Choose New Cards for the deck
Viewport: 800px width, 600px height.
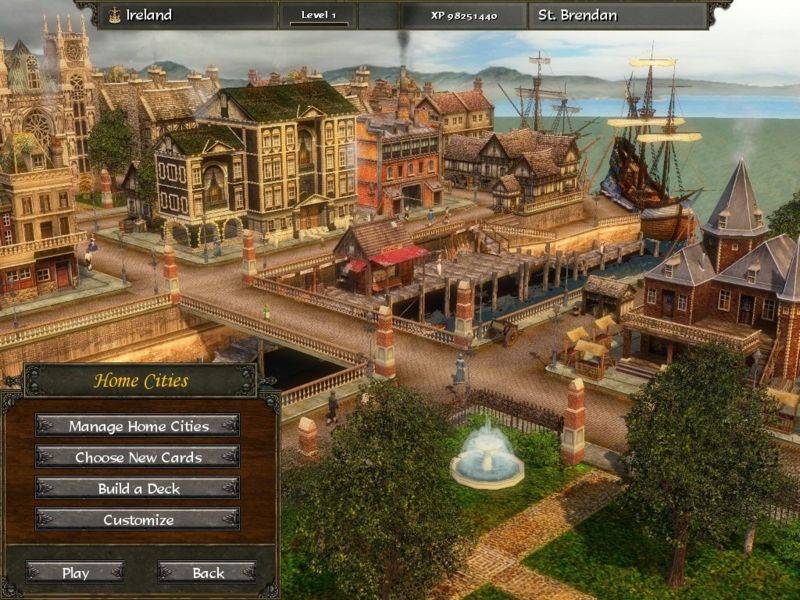click(x=138, y=457)
